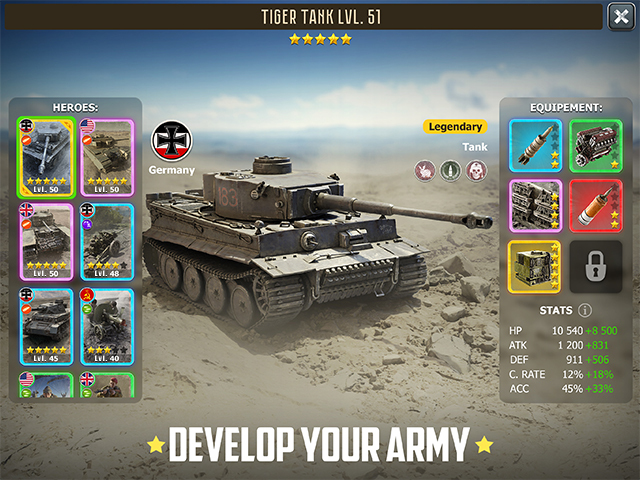The width and height of the screenshot is (640, 480).
Task: Select the selected Tiger tank hero card
Action: click(46, 155)
